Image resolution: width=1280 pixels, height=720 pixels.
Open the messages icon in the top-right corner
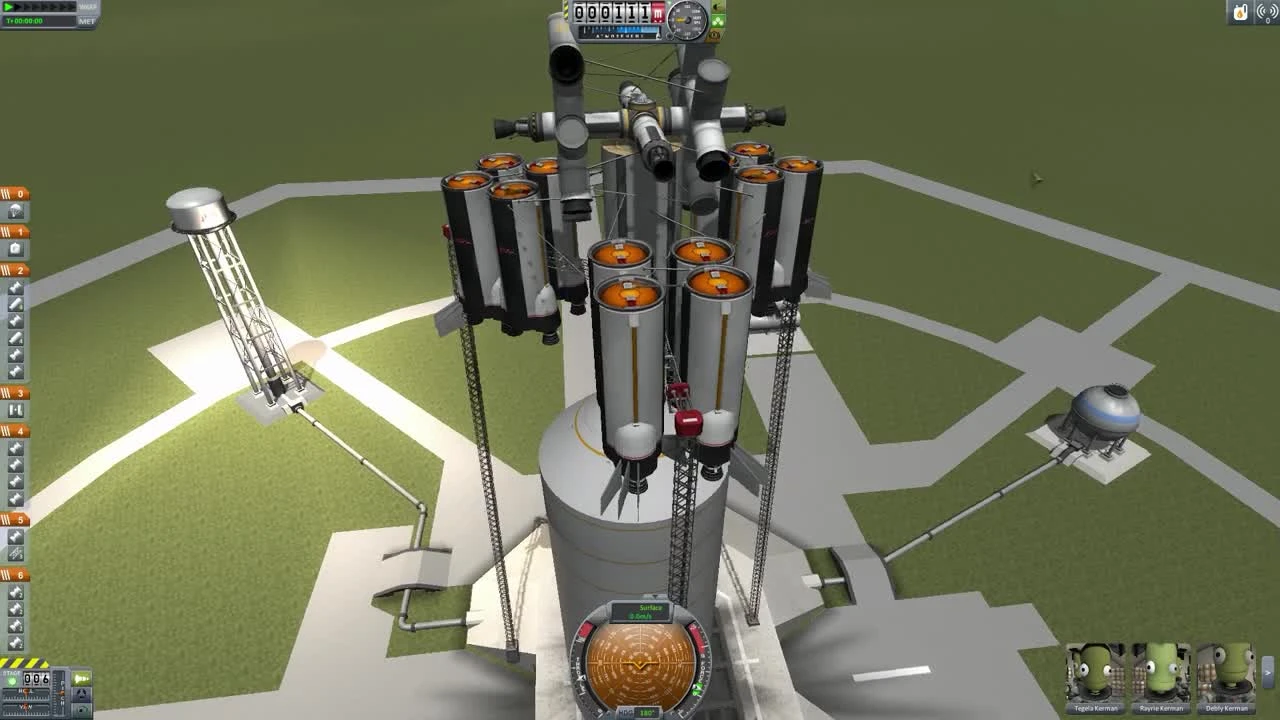(x=1268, y=12)
